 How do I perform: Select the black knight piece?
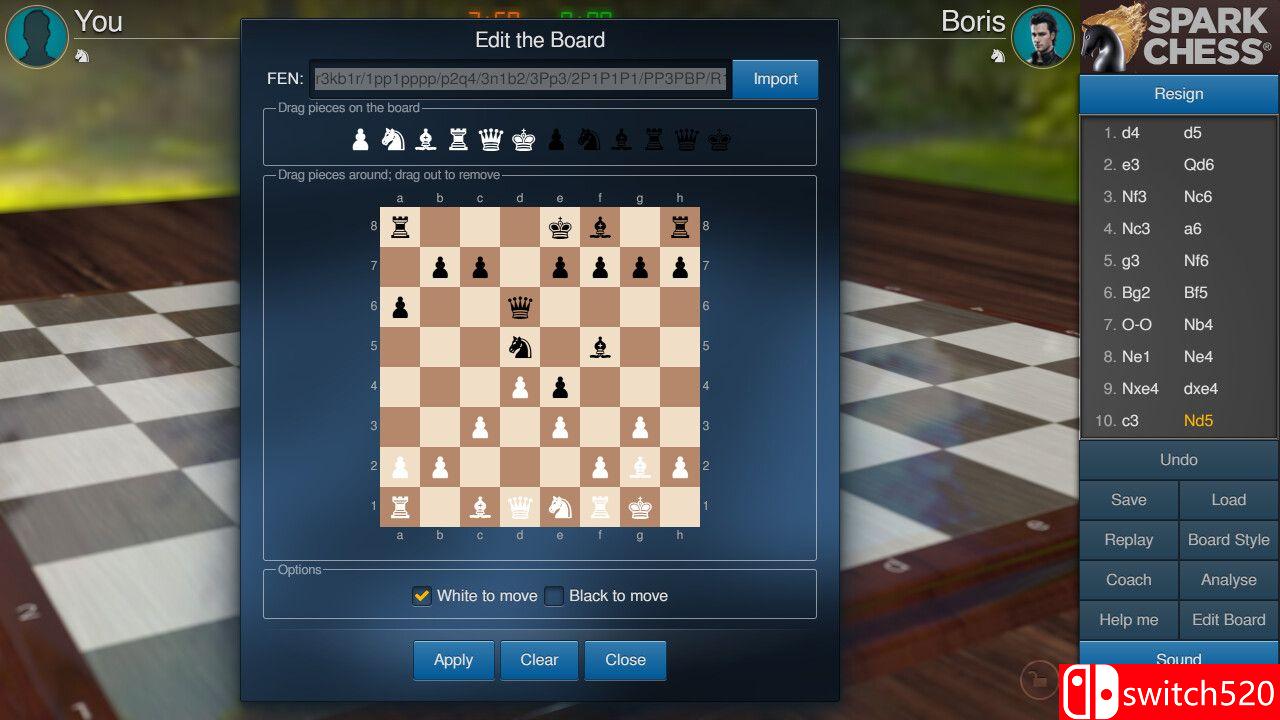click(x=589, y=139)
